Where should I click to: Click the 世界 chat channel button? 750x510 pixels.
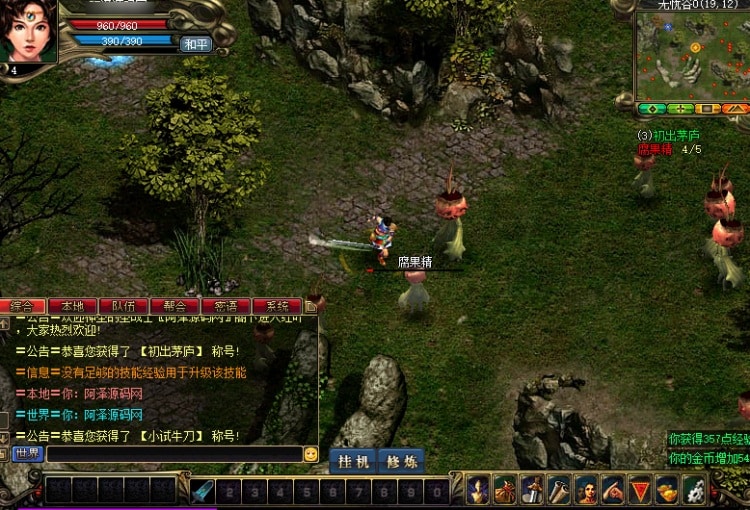click(x=28, y=454)
